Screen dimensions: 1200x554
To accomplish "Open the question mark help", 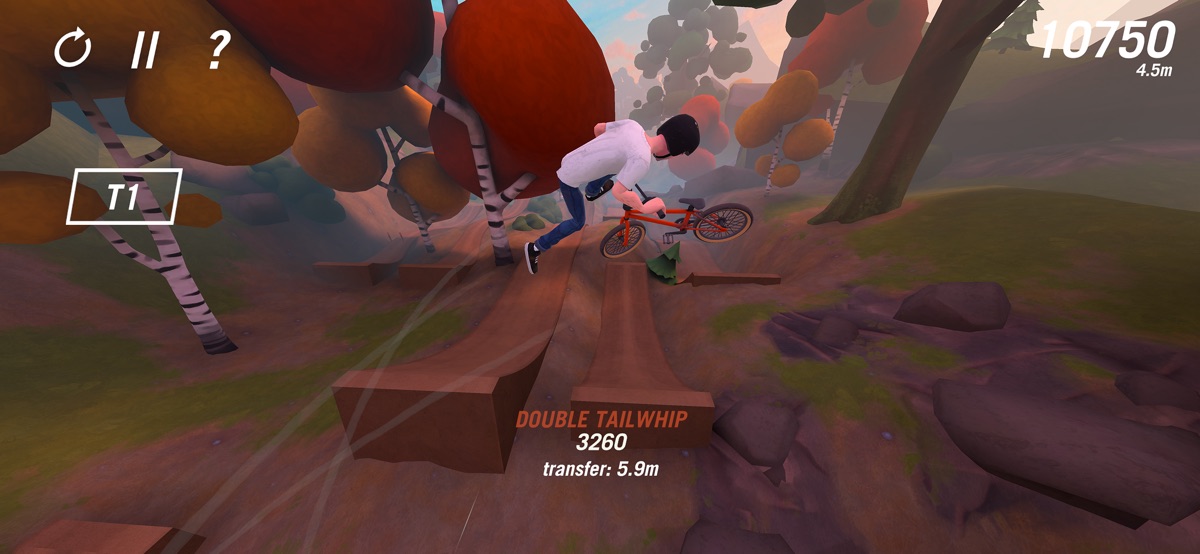I will 217,48.
